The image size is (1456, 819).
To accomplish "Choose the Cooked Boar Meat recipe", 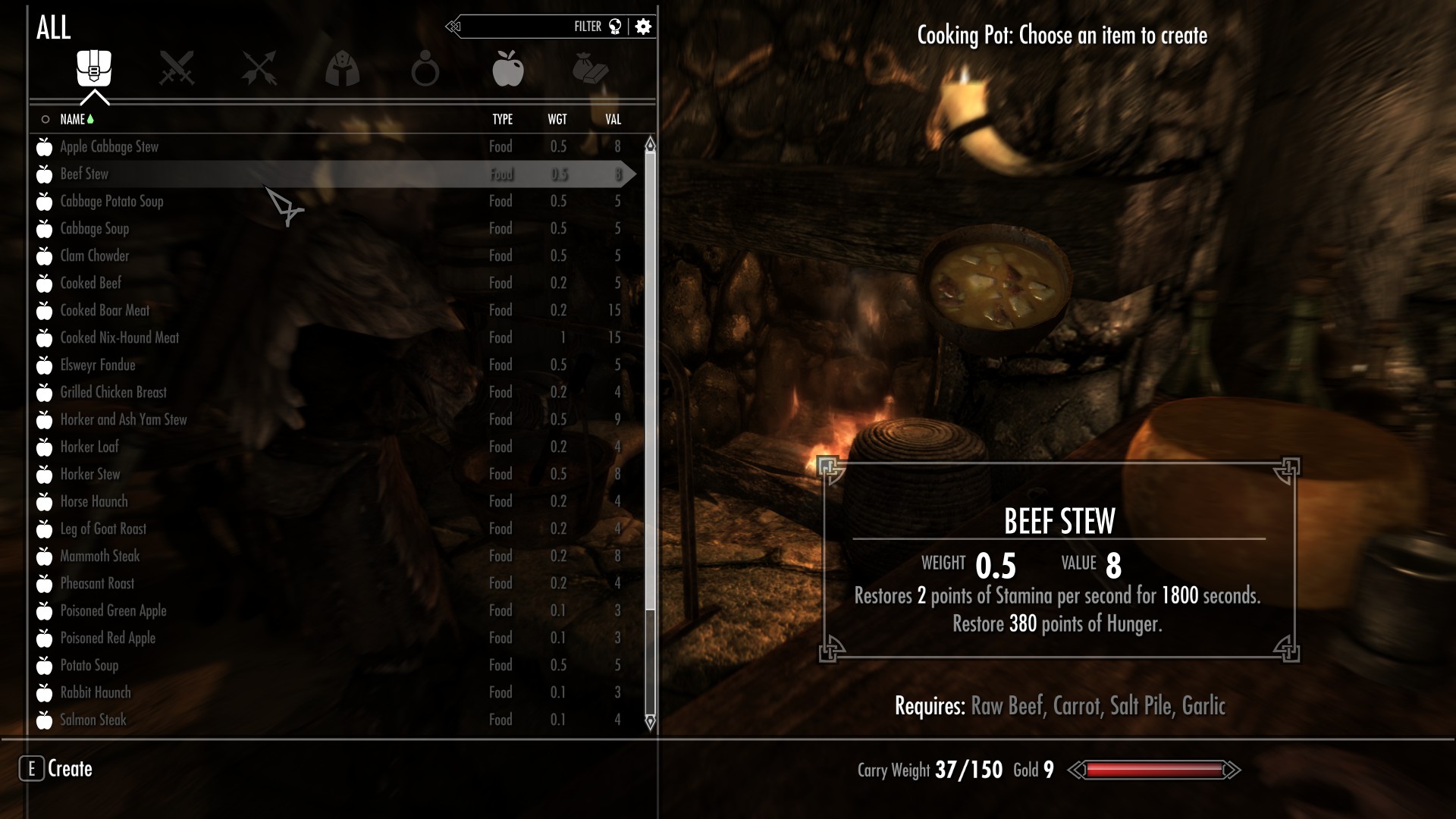I will coord(105,311).
